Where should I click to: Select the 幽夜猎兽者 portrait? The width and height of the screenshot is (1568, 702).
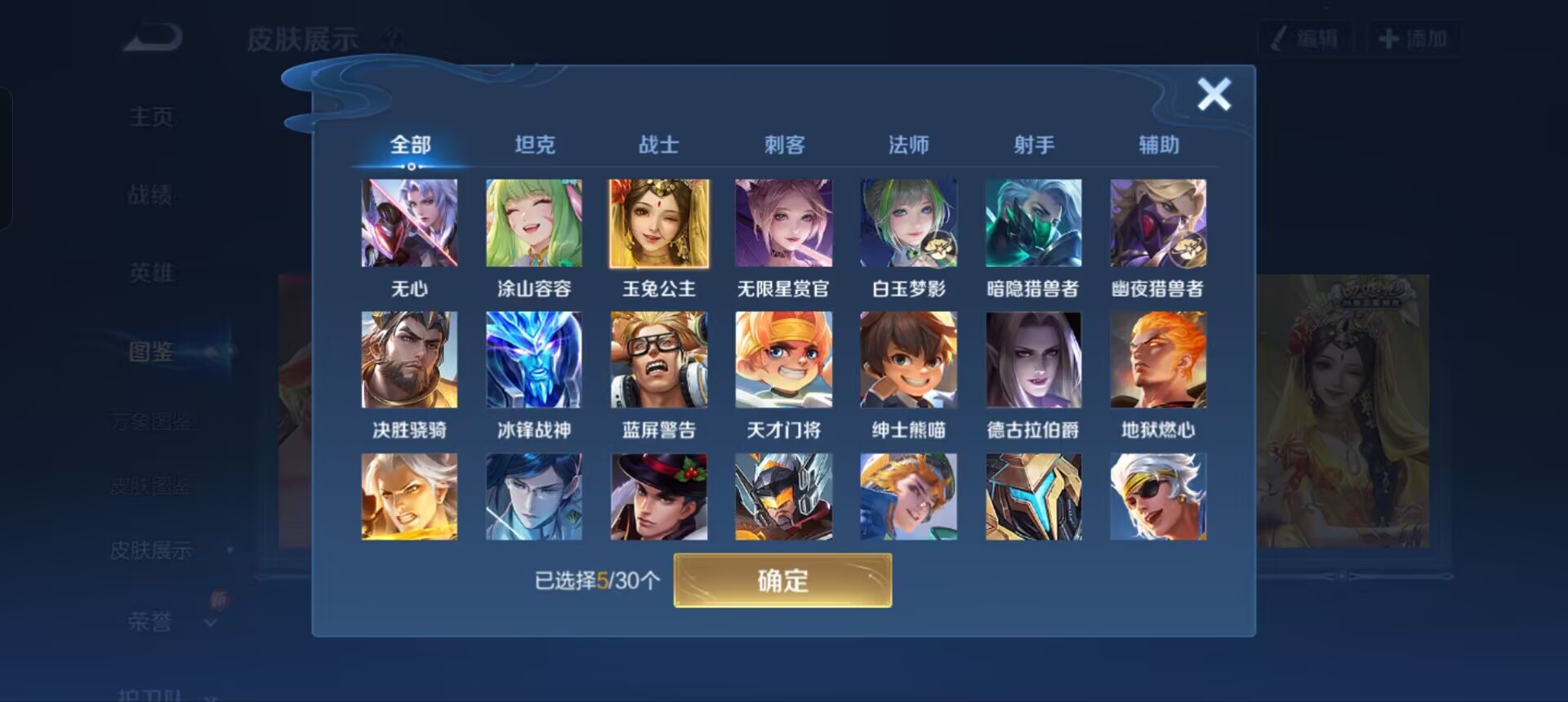(1157, 222)
